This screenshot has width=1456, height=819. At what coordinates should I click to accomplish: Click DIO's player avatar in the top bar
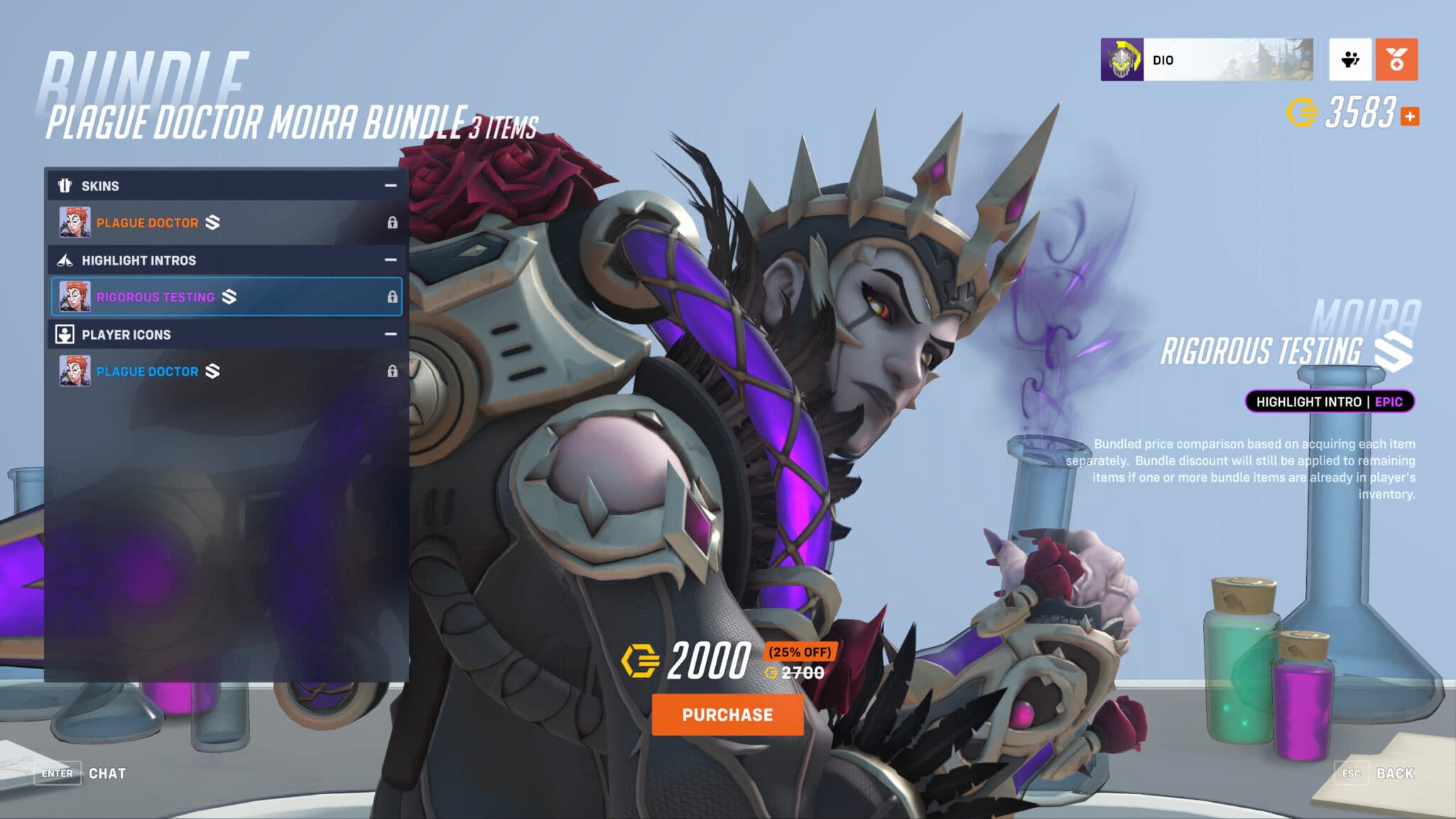coord(1121,61)
